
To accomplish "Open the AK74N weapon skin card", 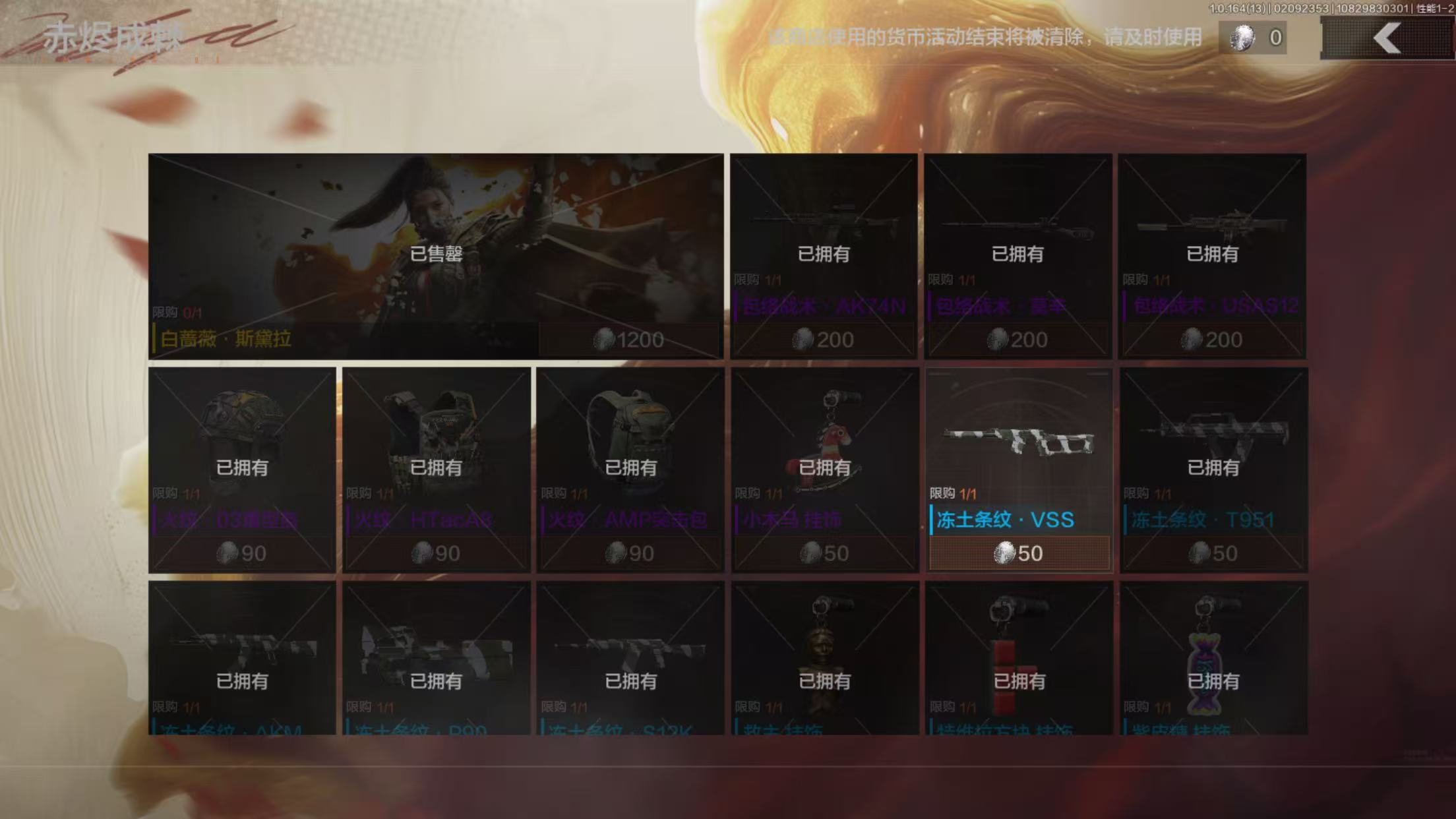I will (823, 256).
